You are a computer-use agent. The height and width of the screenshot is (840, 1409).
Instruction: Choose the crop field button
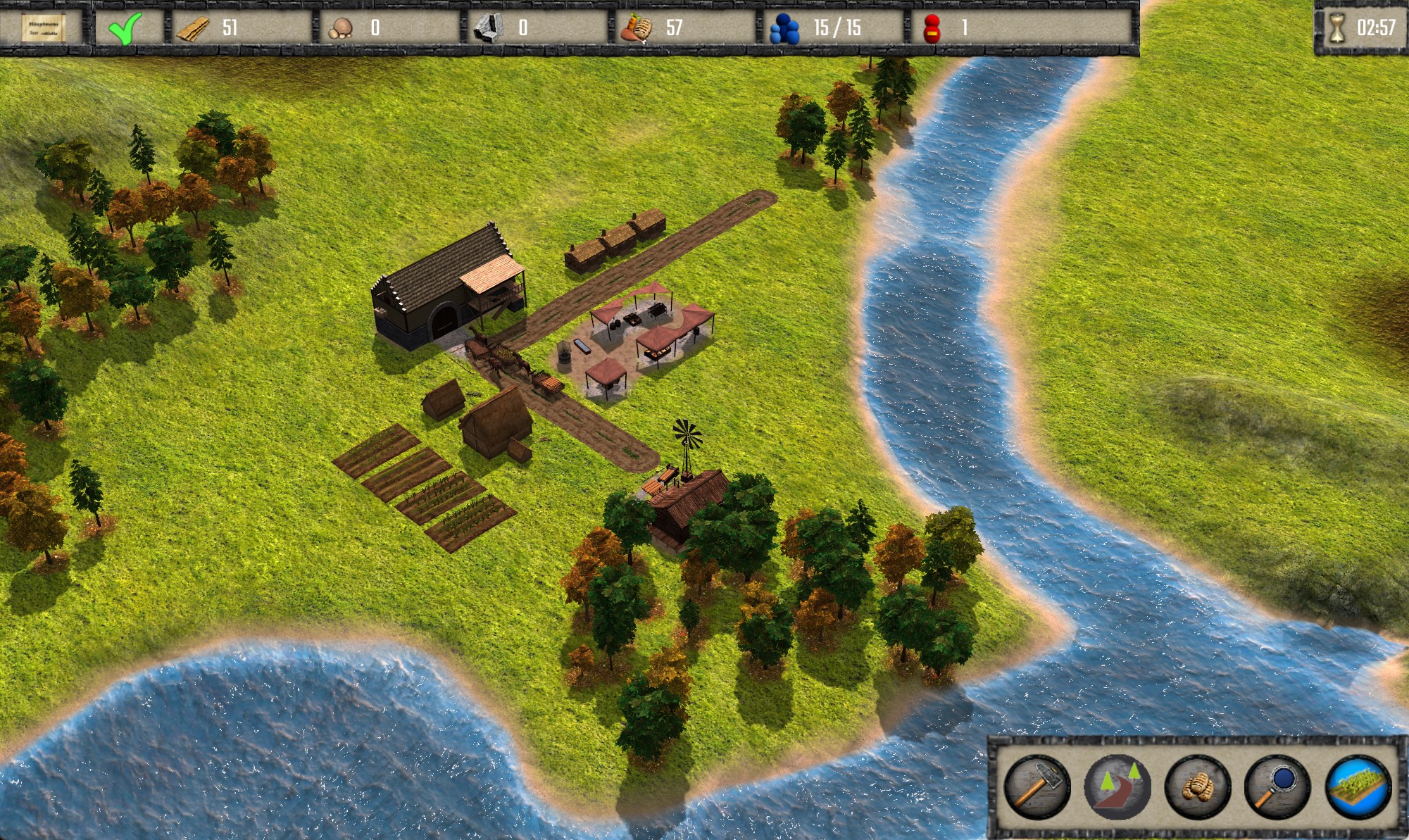[1358, 786]
